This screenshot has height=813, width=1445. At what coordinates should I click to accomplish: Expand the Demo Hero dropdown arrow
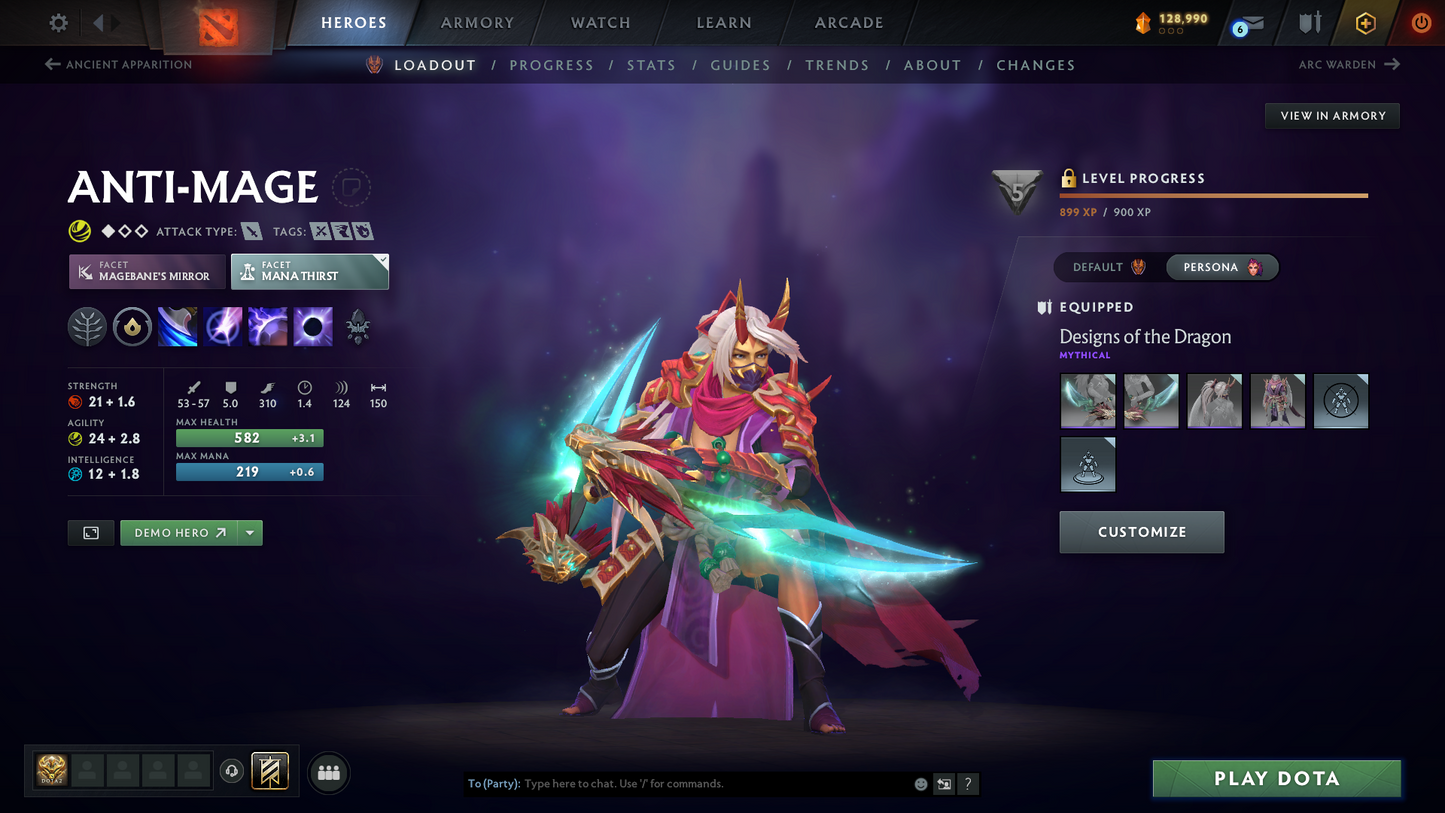pos(249,533)
